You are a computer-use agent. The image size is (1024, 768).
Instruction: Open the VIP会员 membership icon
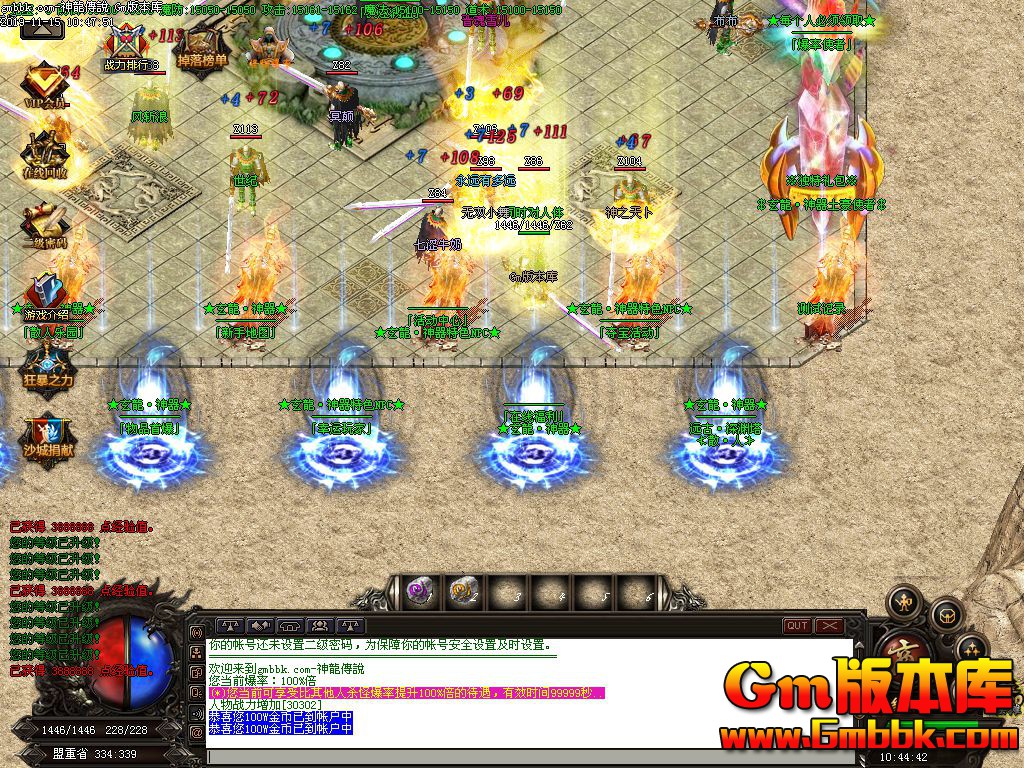[x=45, y=83]
